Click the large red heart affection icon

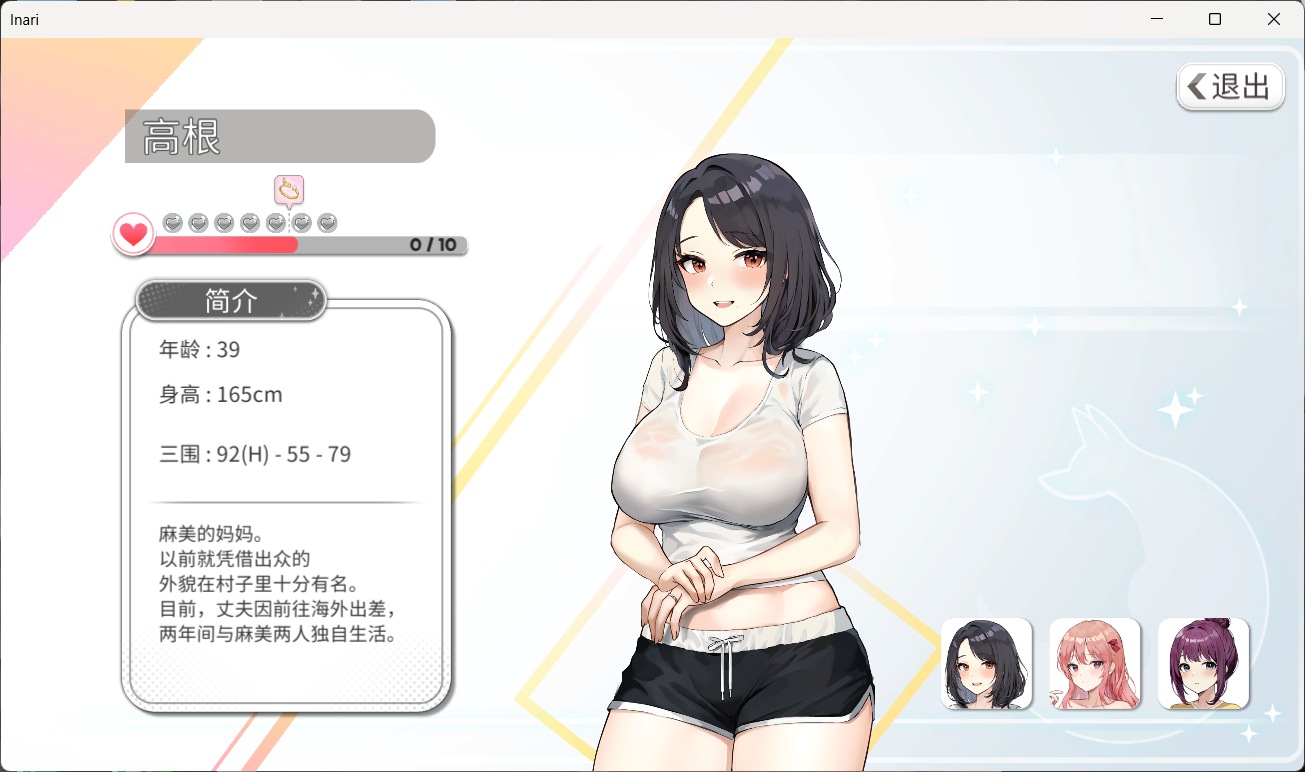point(133,233)
